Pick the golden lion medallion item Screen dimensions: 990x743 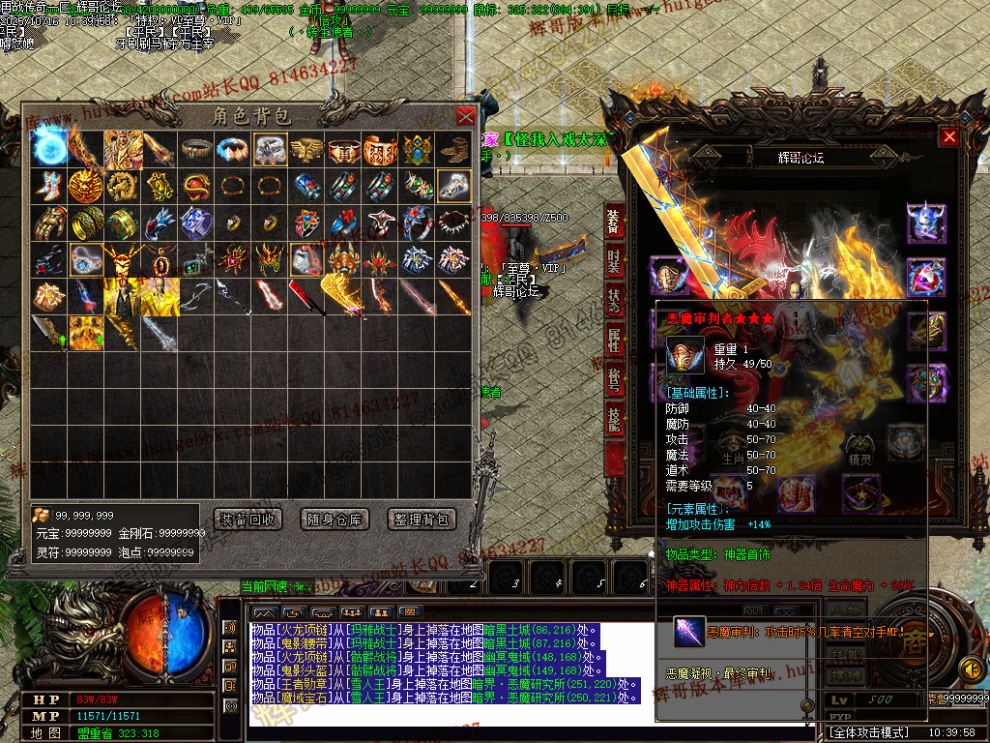[x=86, y=186]
